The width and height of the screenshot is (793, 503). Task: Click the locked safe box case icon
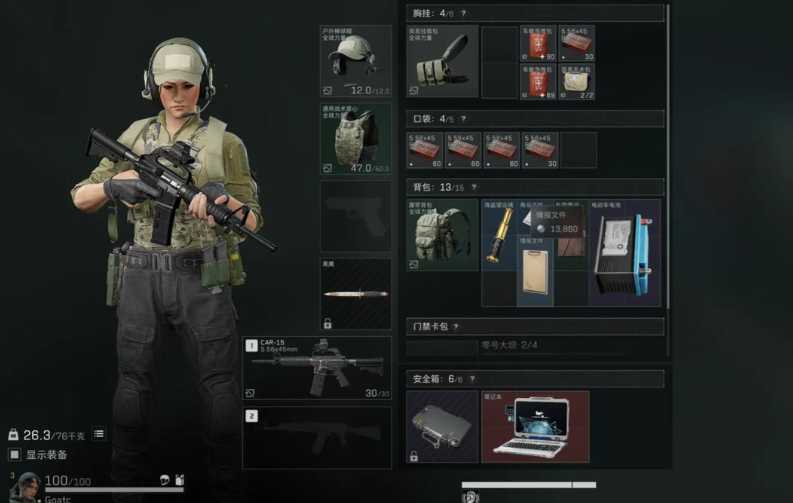tap(442, 427)
